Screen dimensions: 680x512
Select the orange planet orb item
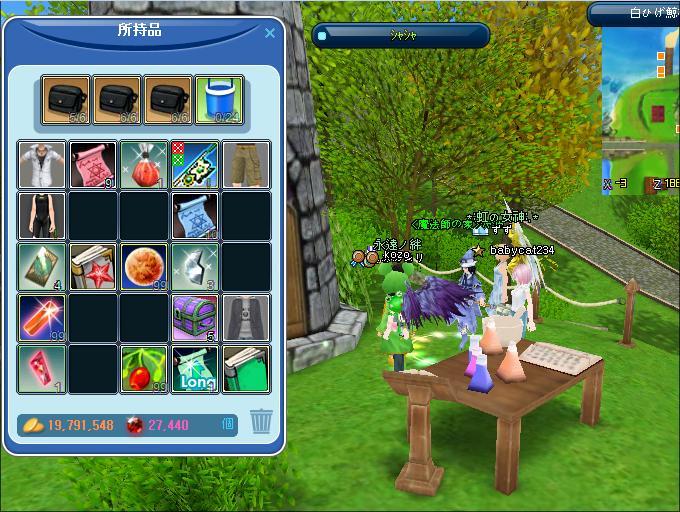click(x=144, y=267)
